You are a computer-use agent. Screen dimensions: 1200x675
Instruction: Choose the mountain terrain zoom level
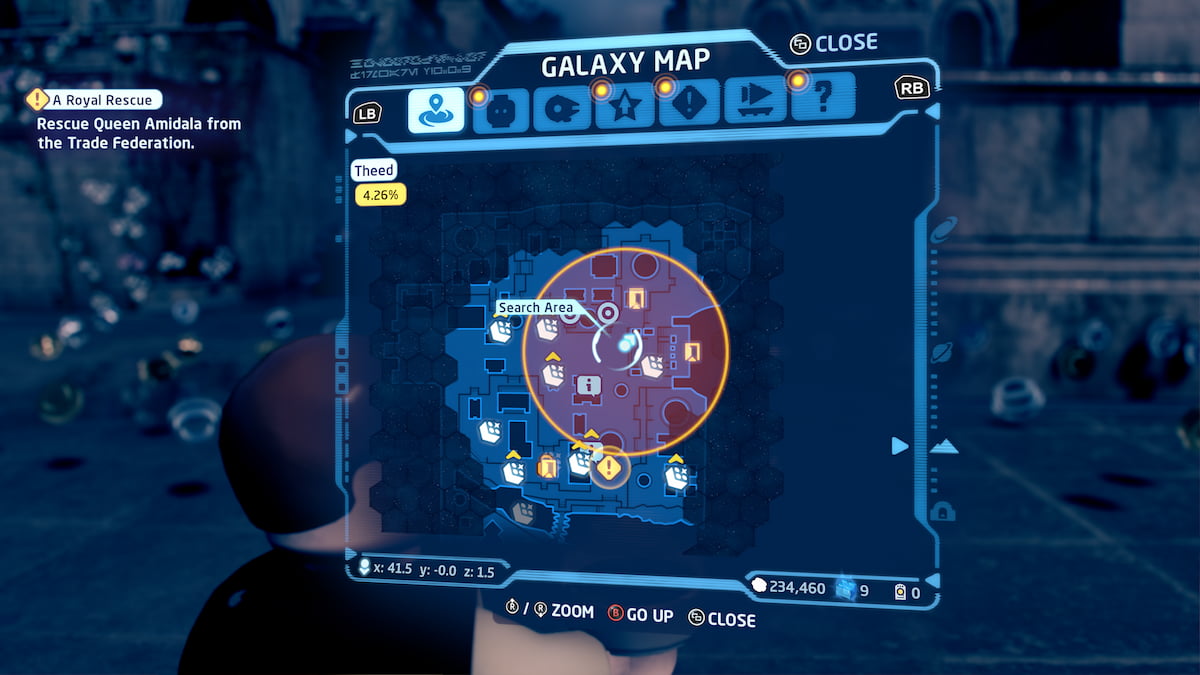coord(942,447)
